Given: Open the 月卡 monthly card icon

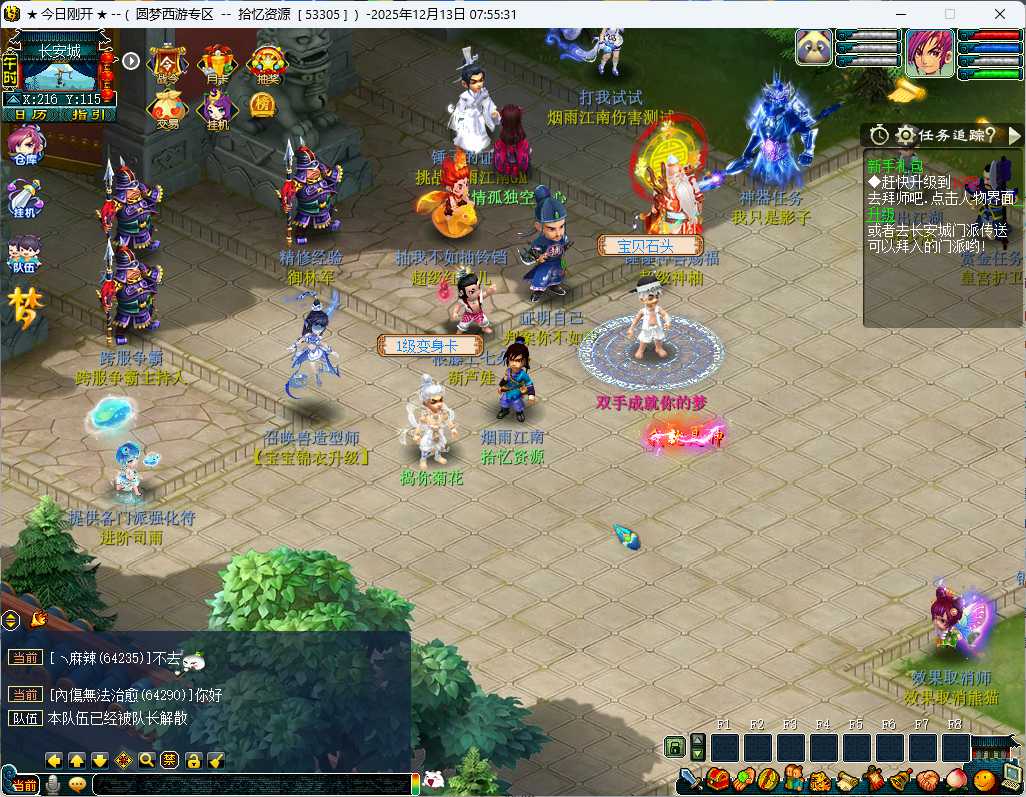Looking at the screenshot, I should (x=217, y=63).
